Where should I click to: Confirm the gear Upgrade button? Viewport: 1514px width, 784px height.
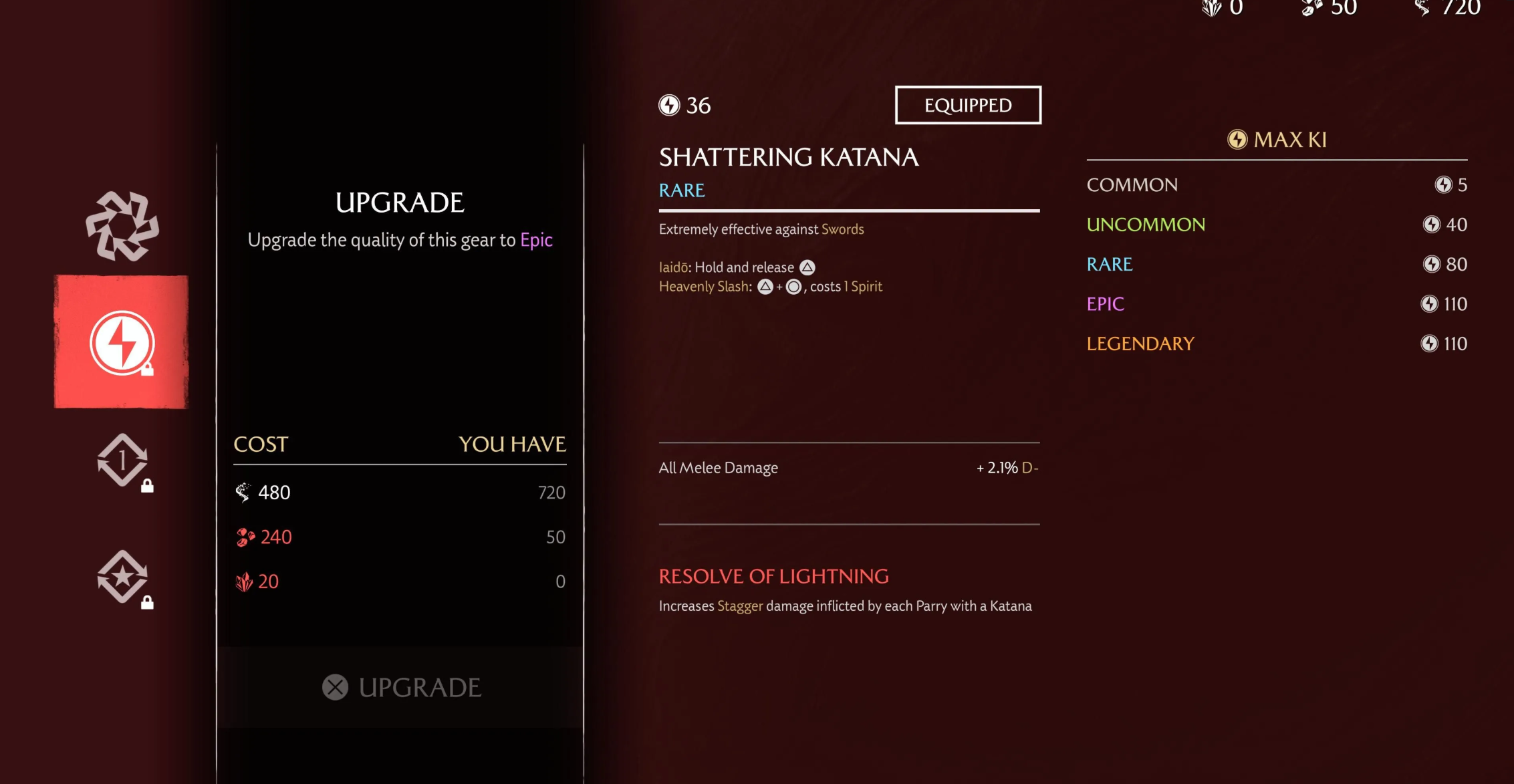coord(401,687)
